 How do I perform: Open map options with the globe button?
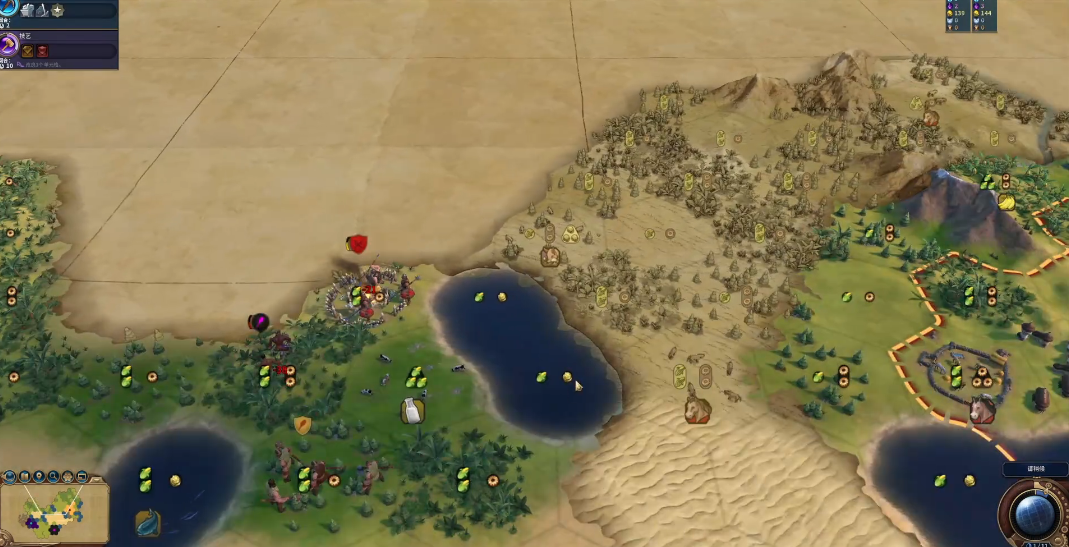click(x=9, y=477)
